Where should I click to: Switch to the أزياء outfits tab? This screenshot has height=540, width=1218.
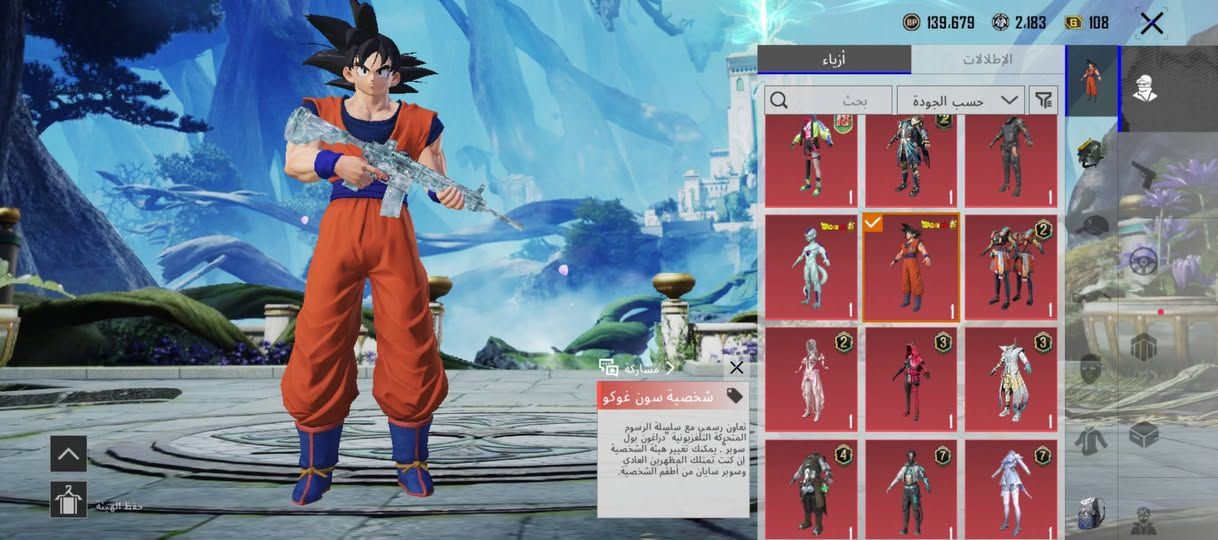click(834, 59)
